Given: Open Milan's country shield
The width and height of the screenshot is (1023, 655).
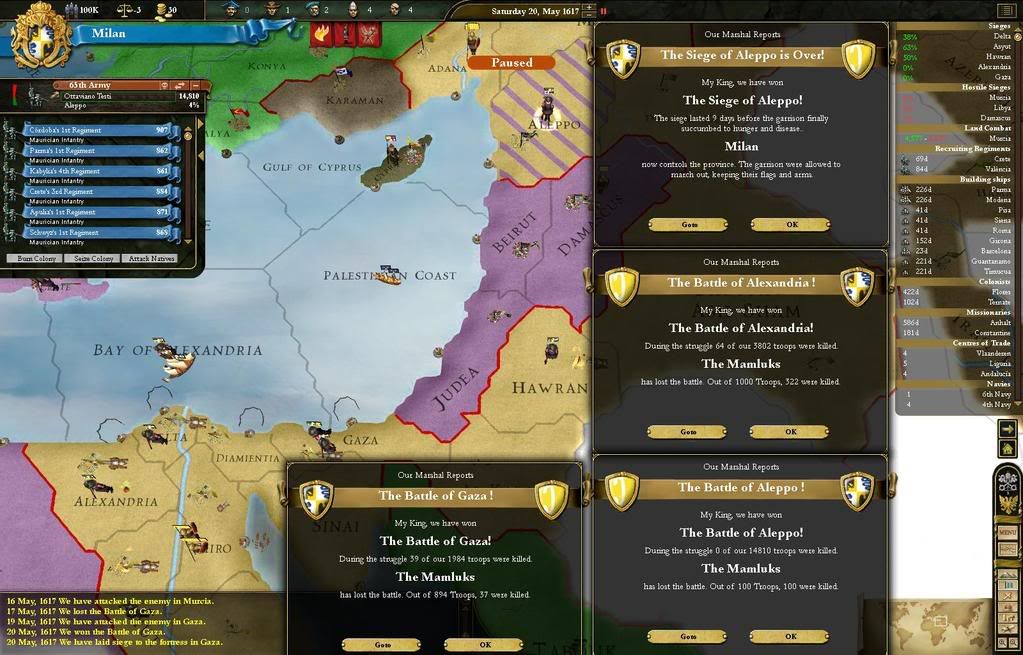Looking at the screenshot, I should [41, 36].
